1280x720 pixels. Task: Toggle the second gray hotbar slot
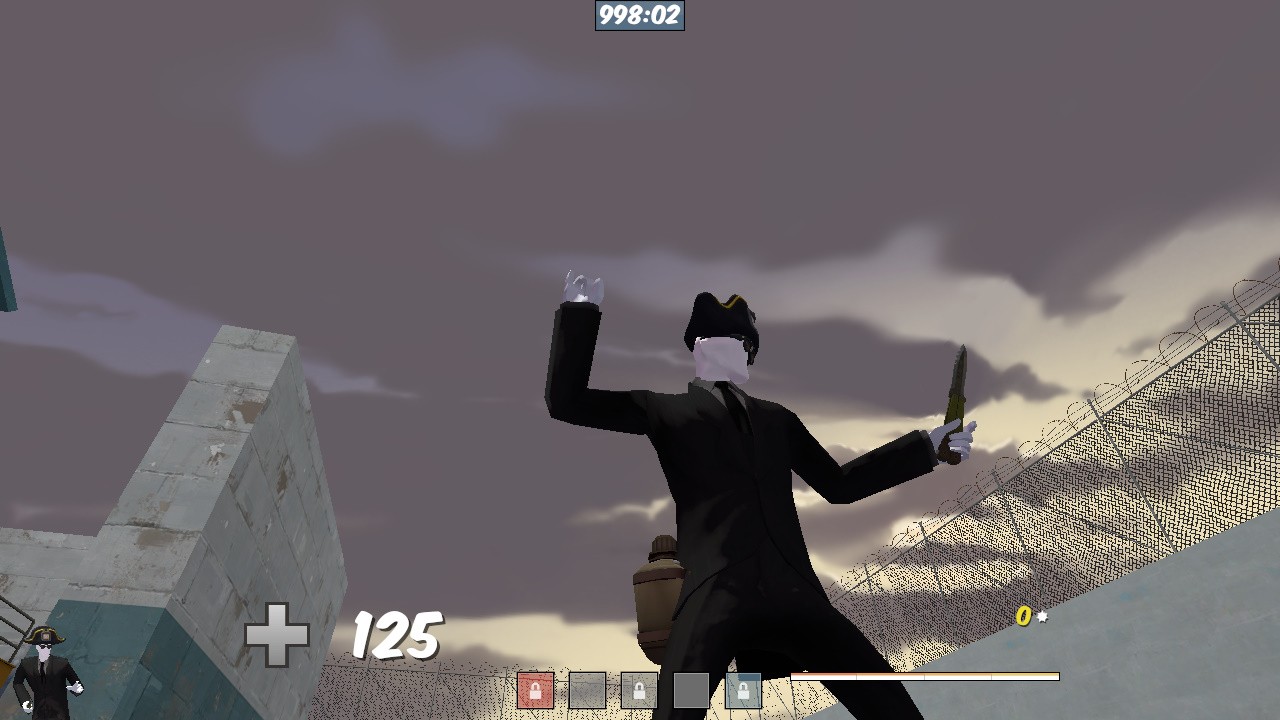pyautogui.click(x=588, y=690)
